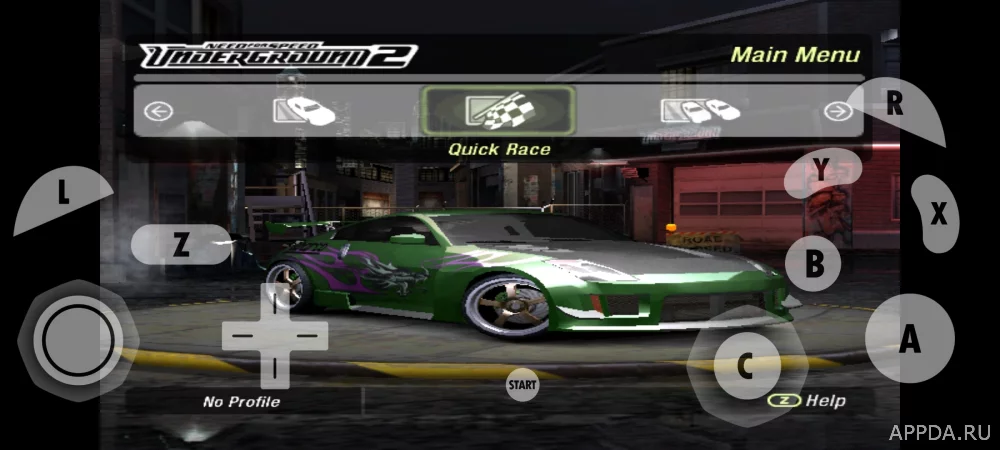Click the right arrow in the Main Menu bar

tap(837, 111)
